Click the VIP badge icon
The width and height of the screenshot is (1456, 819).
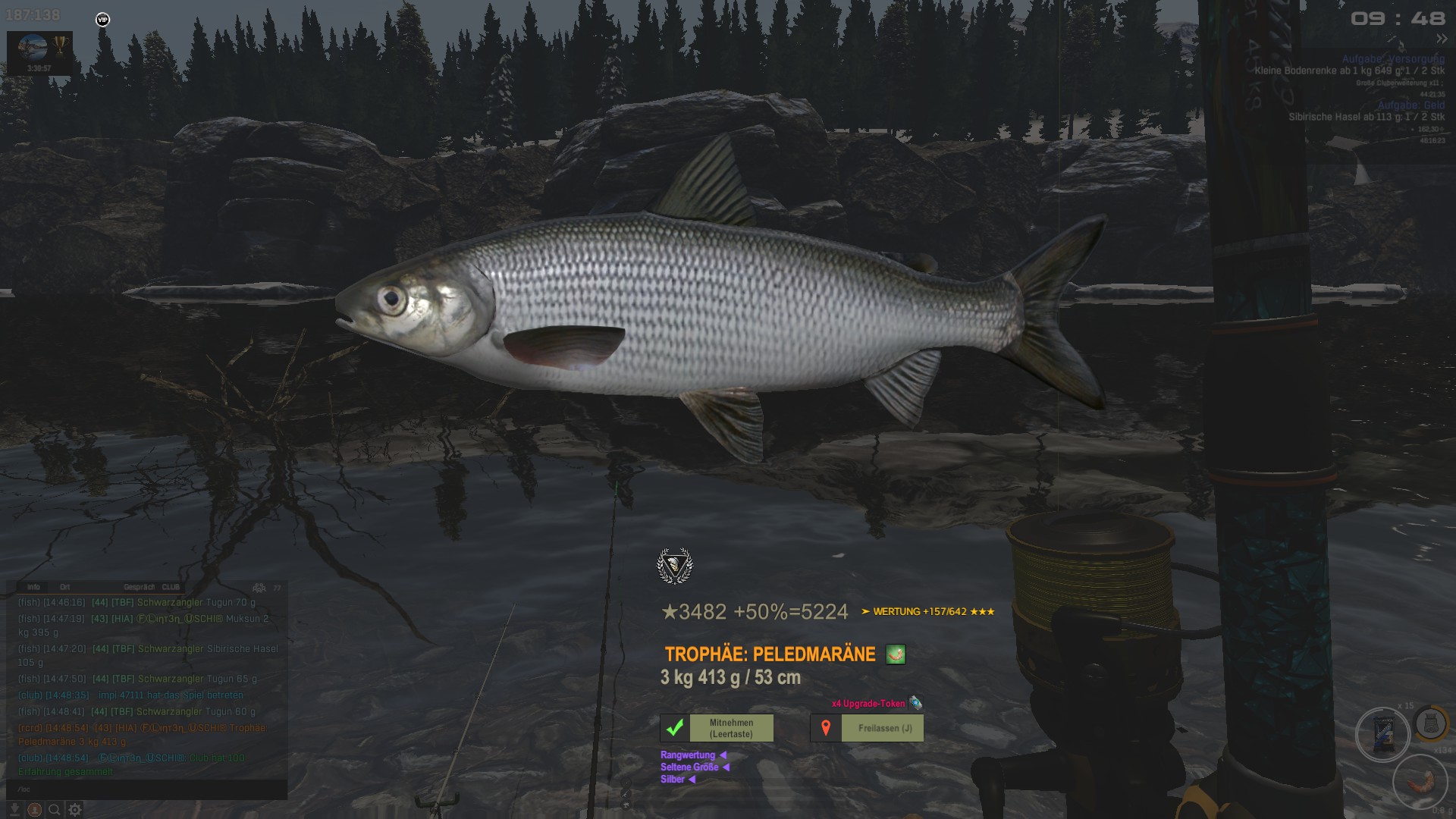point(103,20)
